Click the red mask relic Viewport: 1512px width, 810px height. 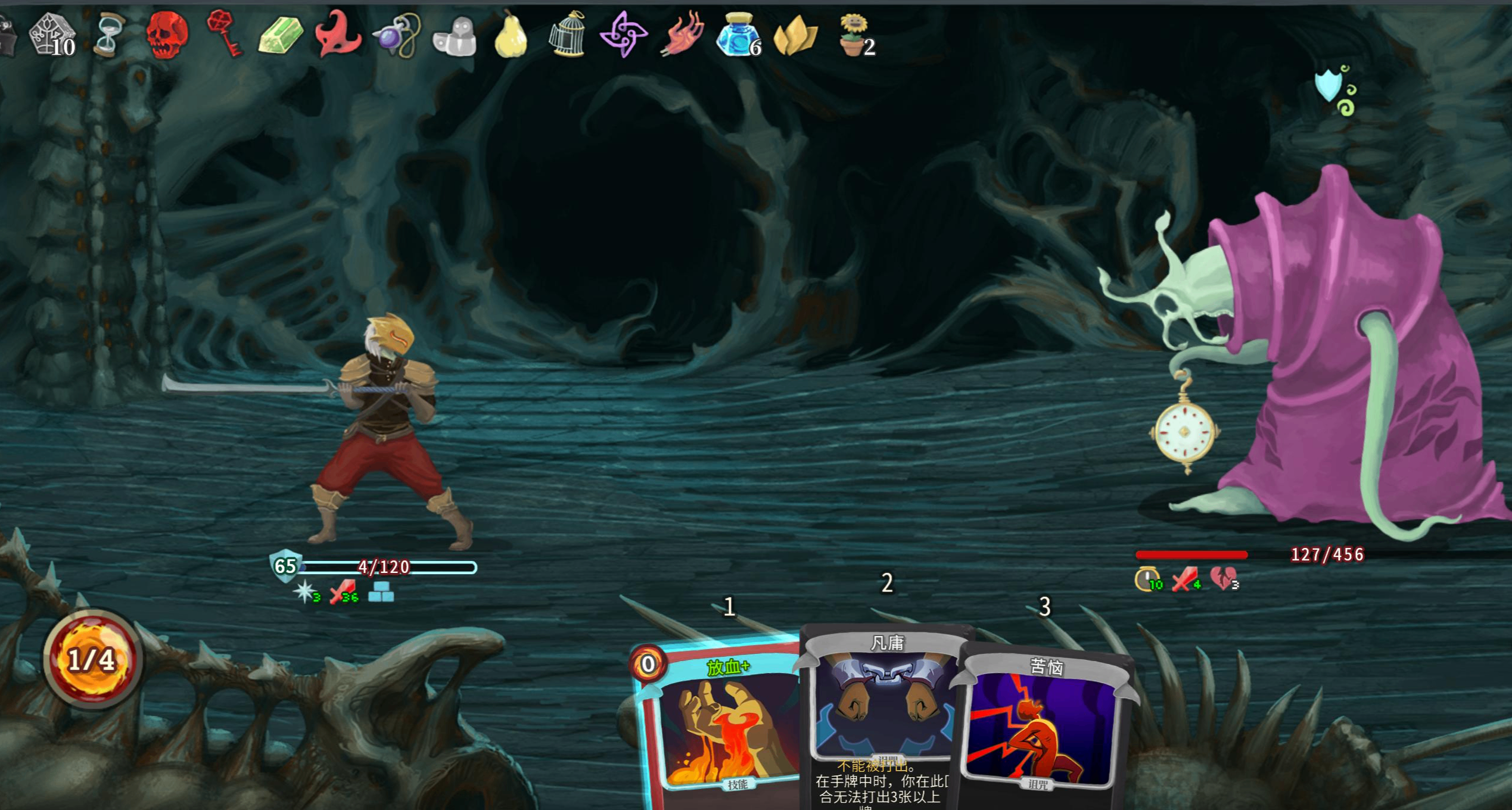[338, 35]
